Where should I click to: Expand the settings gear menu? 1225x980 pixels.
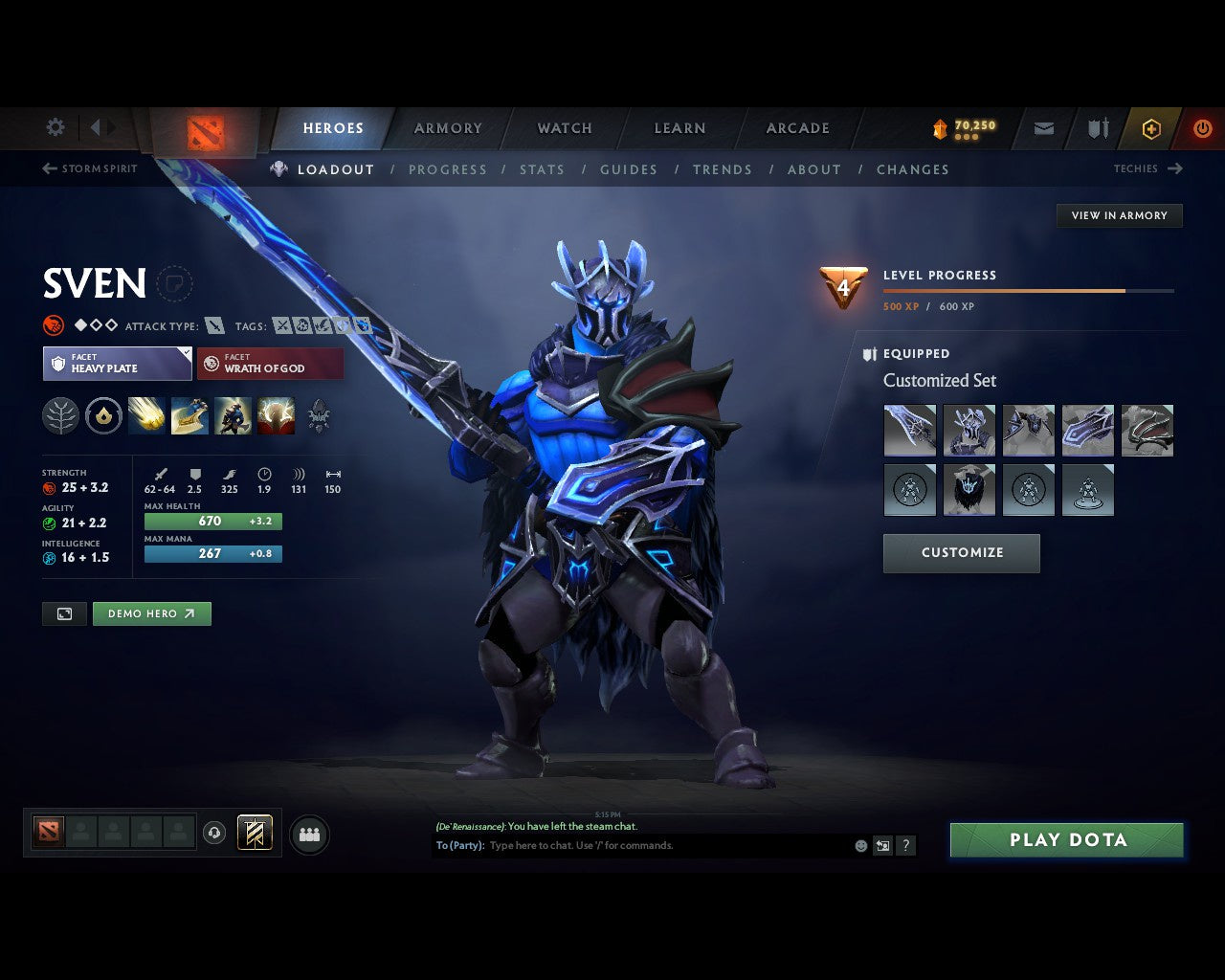tap(55, 127)
